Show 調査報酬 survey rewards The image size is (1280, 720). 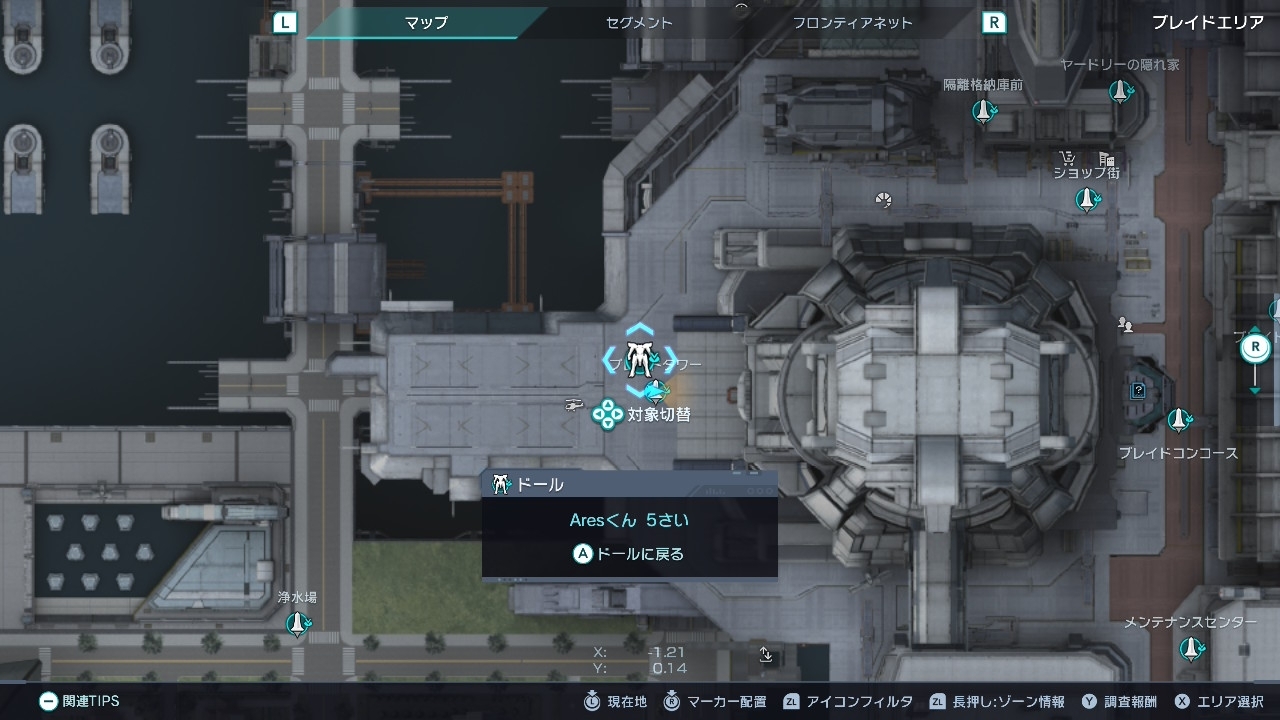(x=1118, y=702)
